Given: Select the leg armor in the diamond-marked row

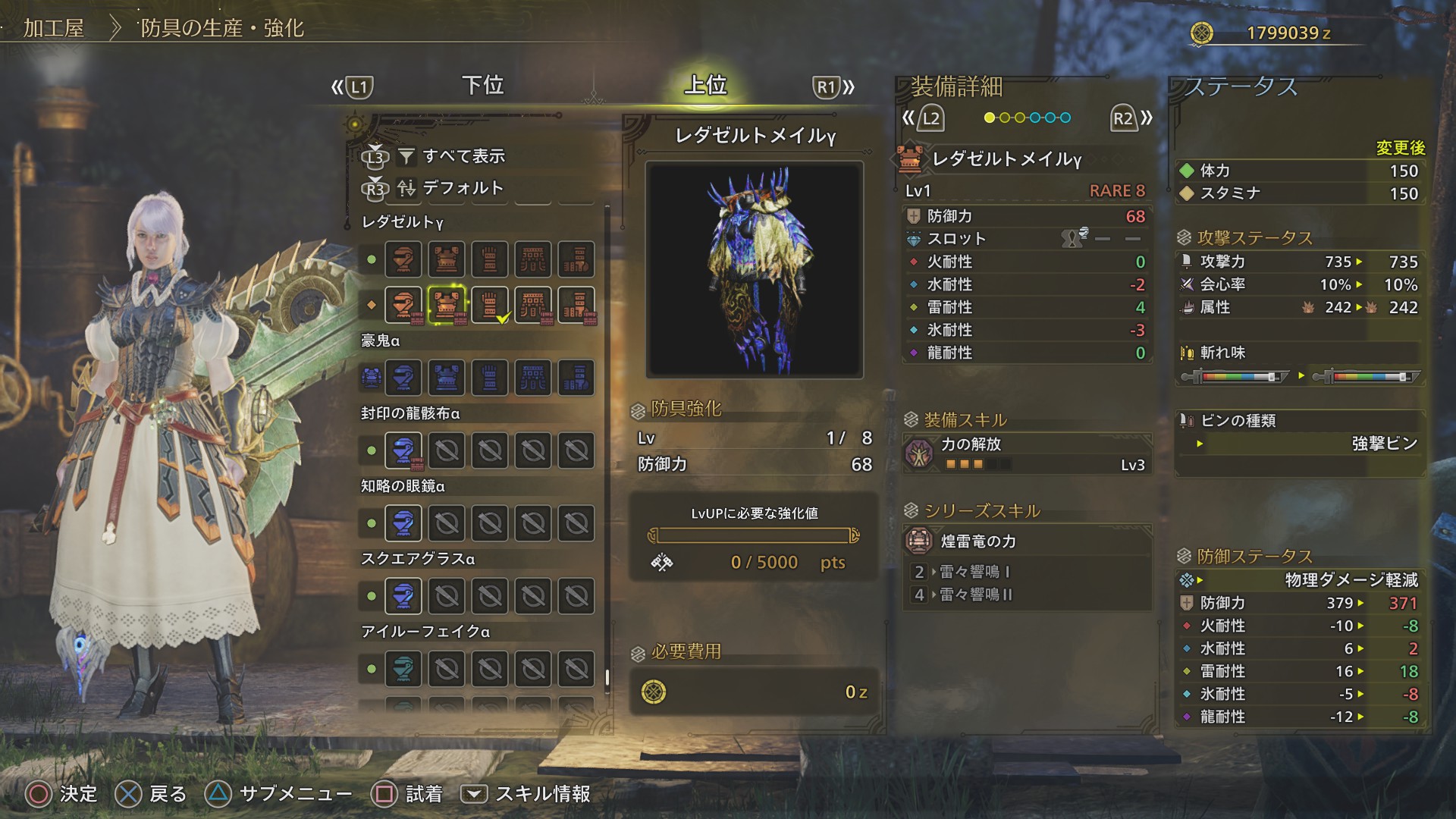Looking at the screenshot, I should tap(576, 305).
